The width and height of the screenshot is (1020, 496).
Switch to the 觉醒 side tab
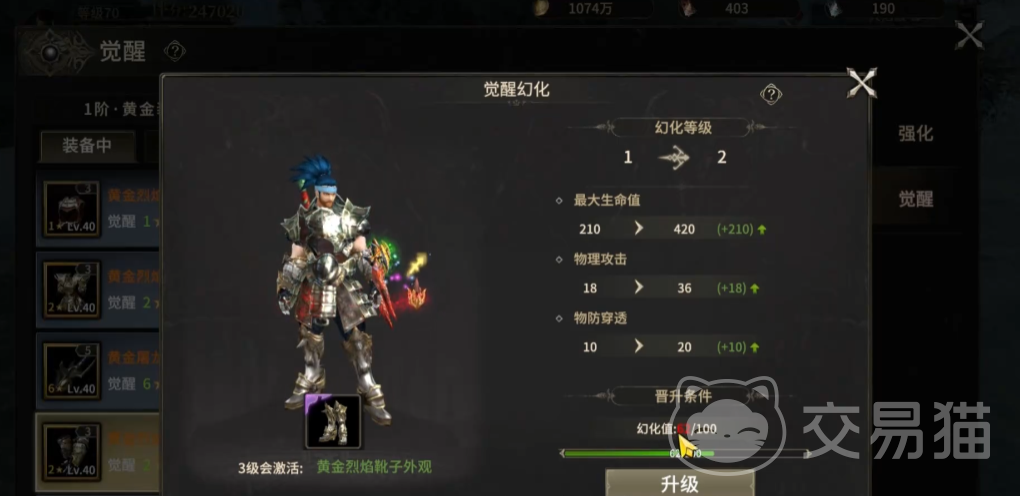coord(915,199)
